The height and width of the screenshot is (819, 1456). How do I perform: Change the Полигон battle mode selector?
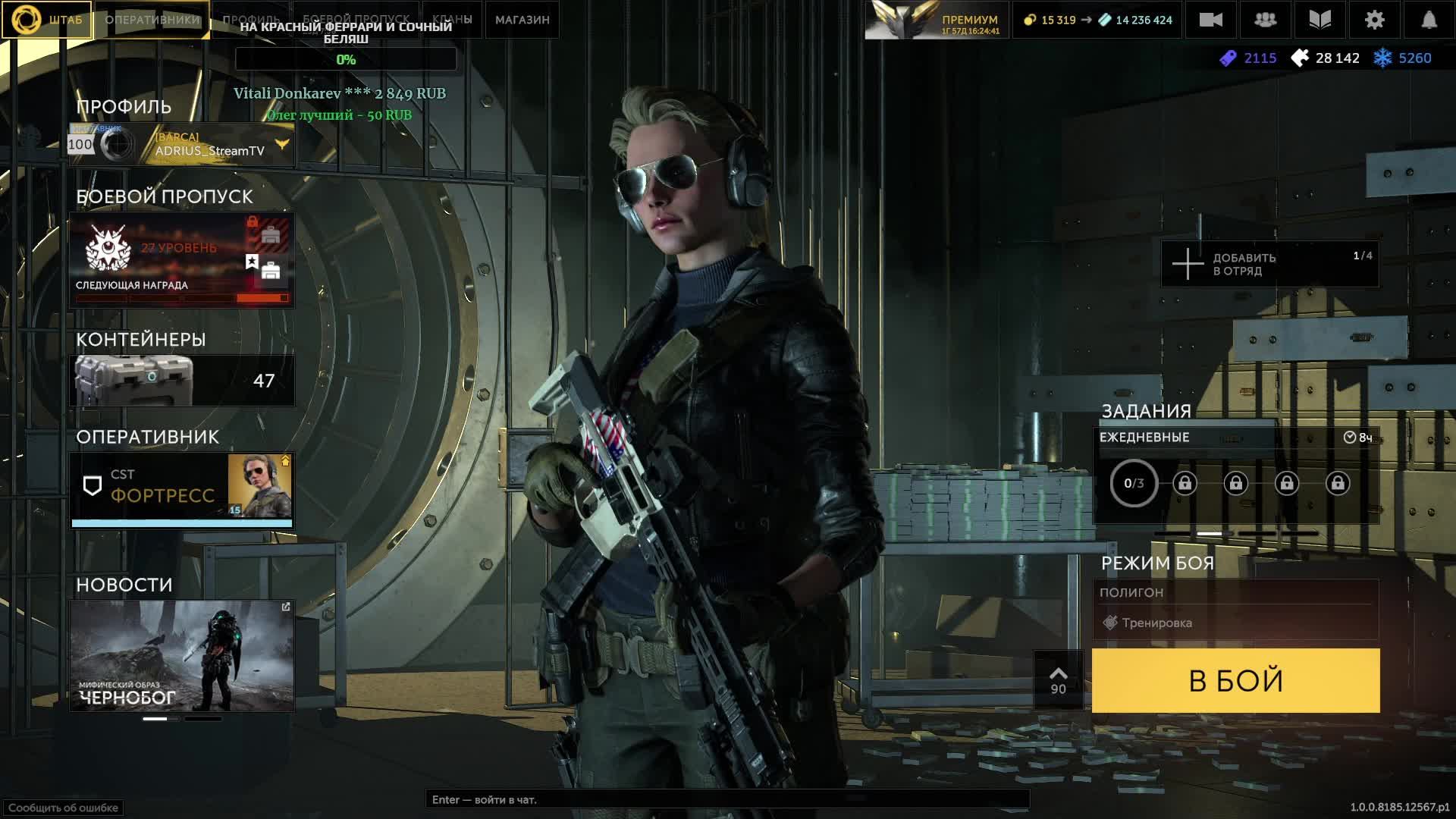click(1235, 609)
